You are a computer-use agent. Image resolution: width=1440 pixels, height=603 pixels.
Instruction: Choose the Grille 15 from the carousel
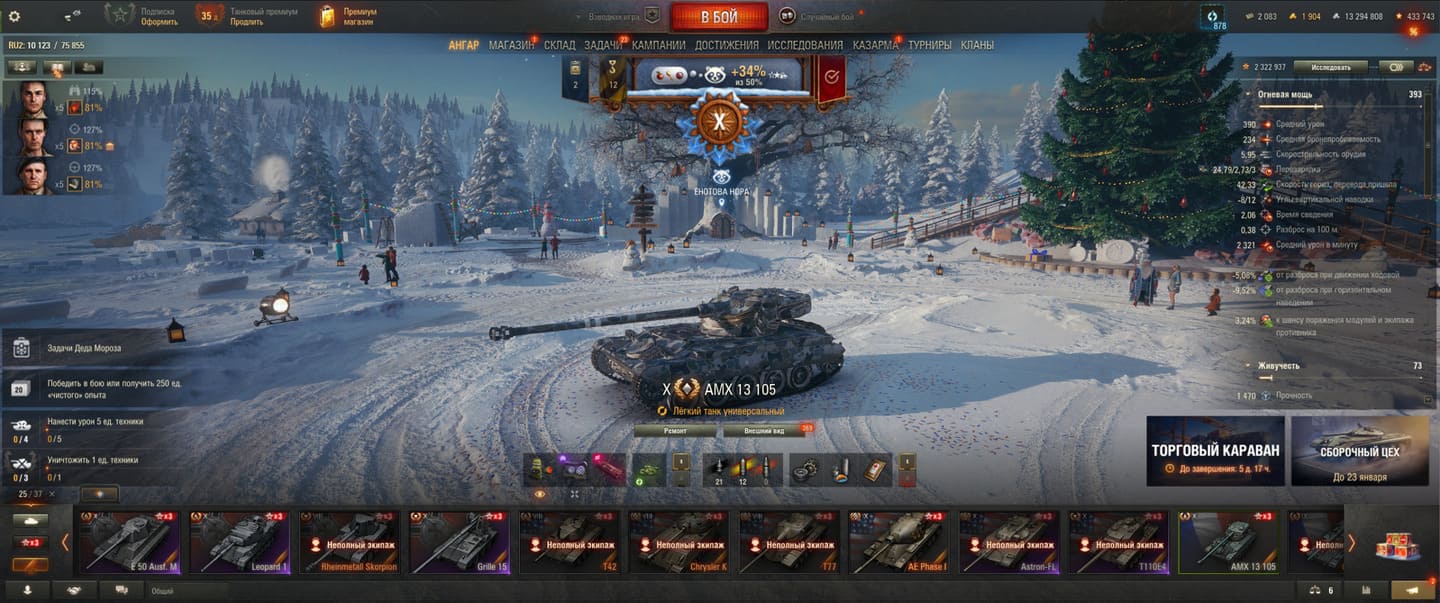[459, 542]
